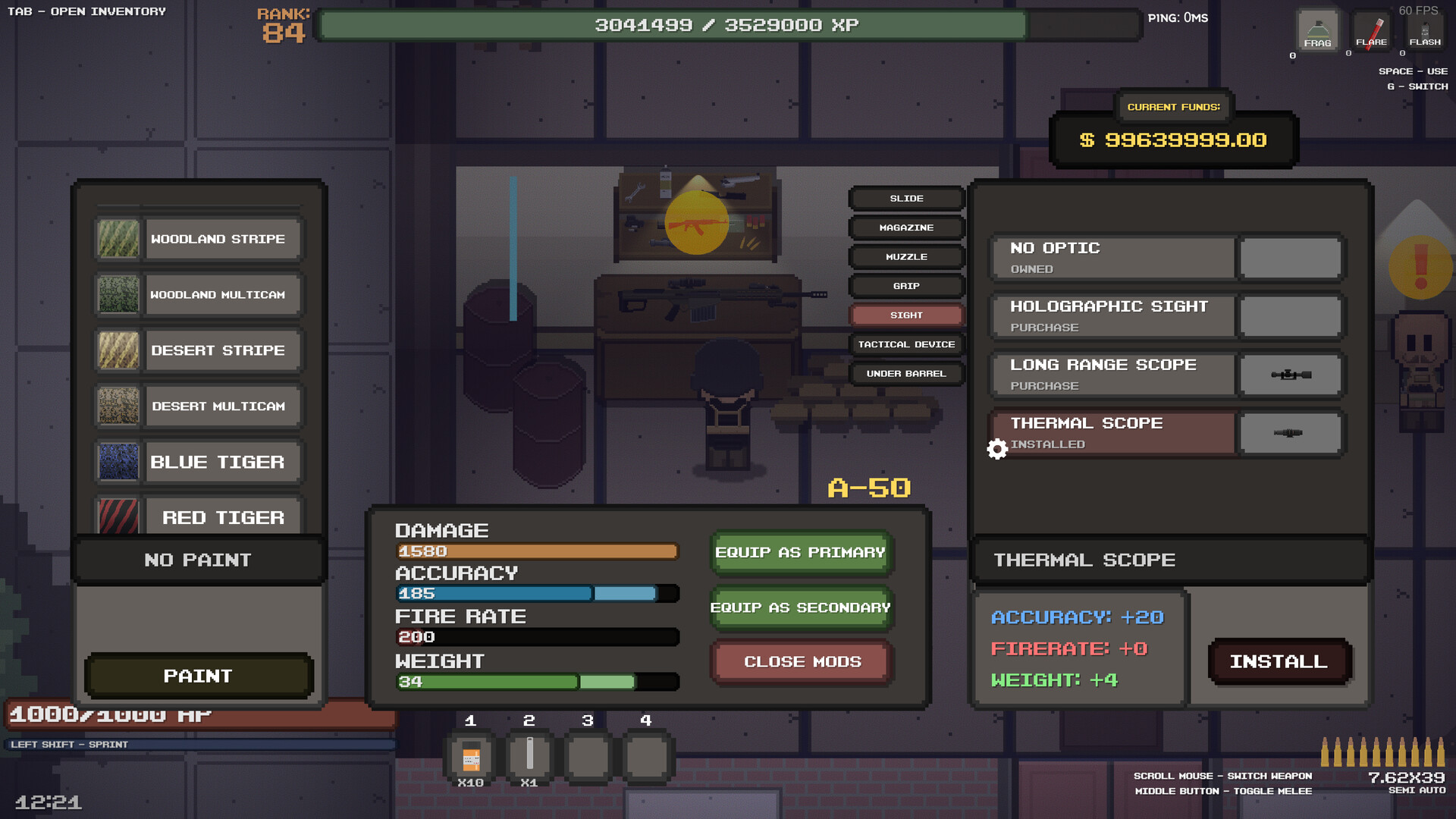Select the flare icon
Image resolution: width=1456 pixels, height=819 pixels.
tap(1372, 30)
